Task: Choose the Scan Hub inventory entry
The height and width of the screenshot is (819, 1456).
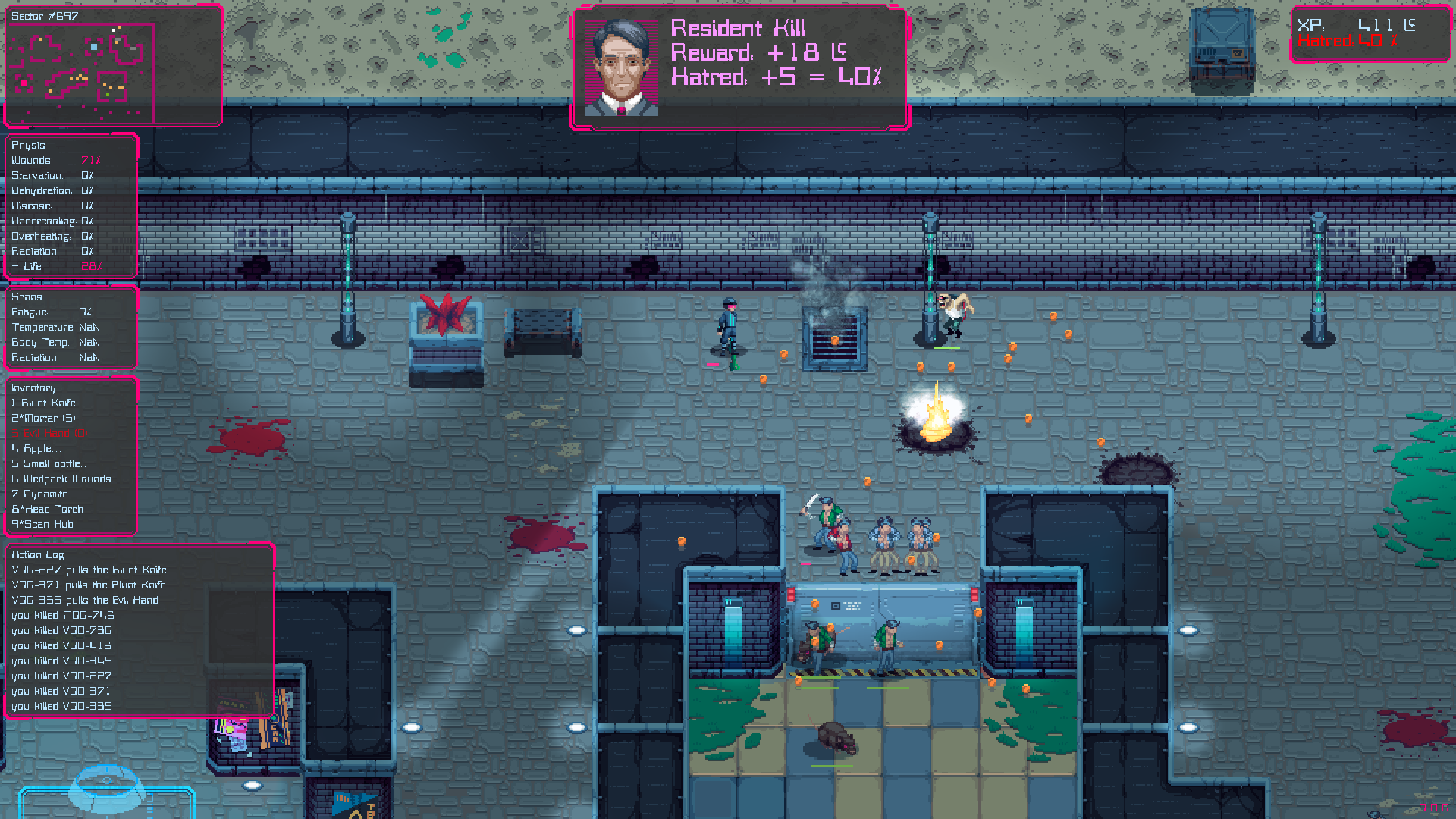Action: coord(43,524)
